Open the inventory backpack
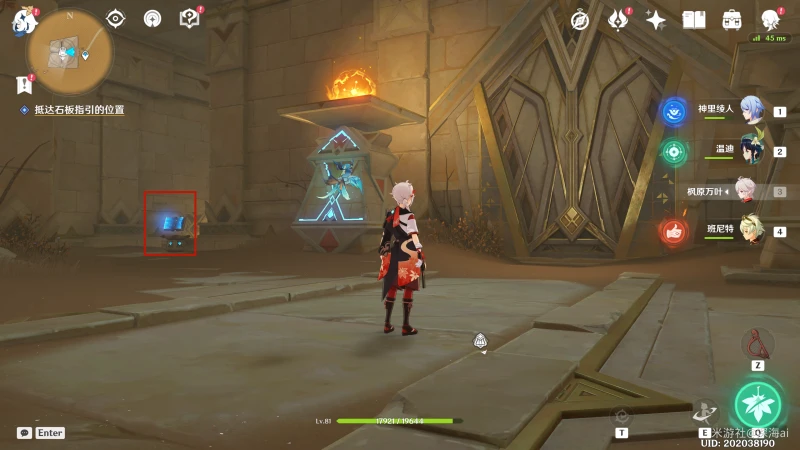The image size is (800, 450). coord(732,20)
